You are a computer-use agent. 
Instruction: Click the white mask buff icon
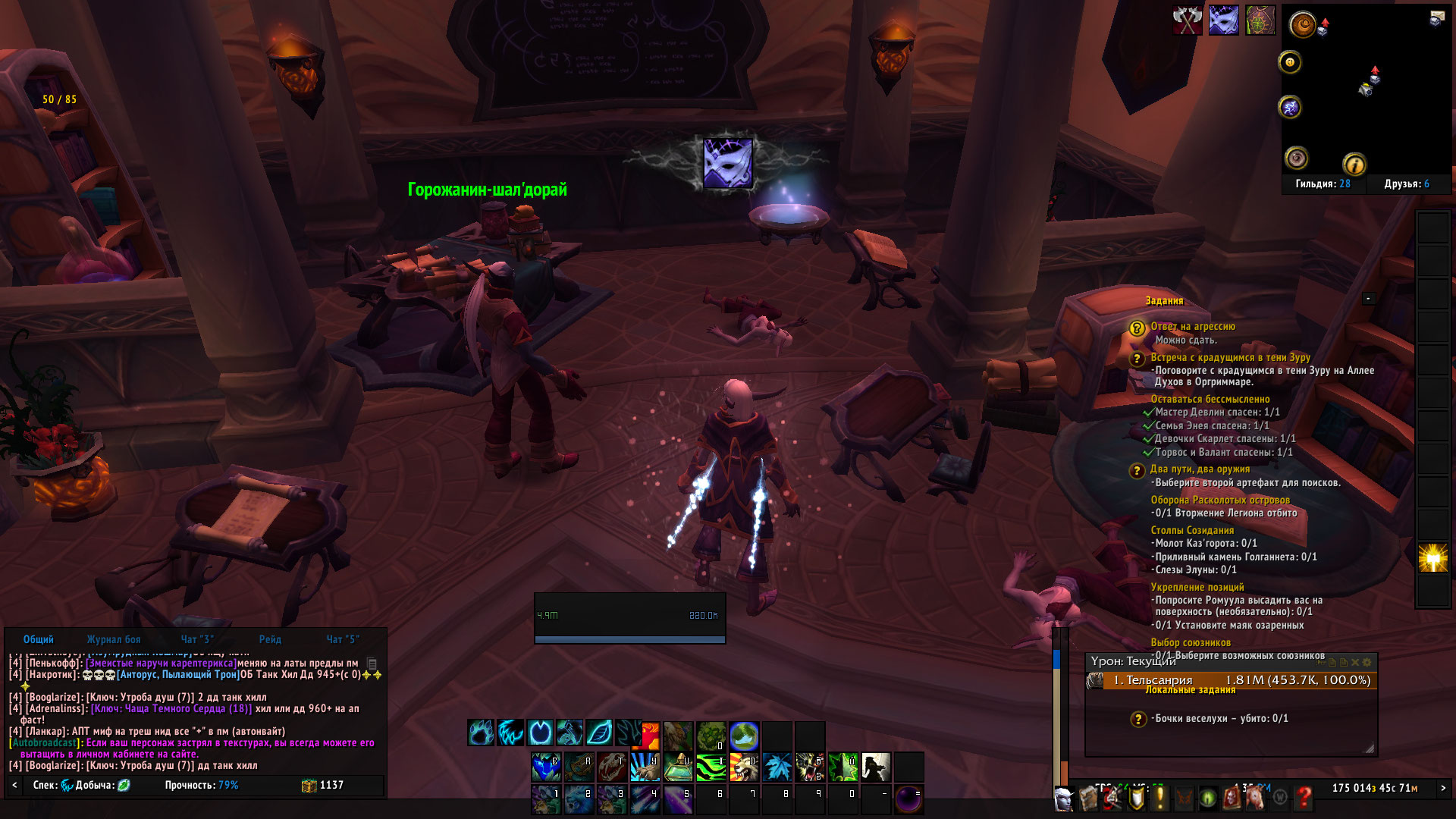[x=1224, y=20]
